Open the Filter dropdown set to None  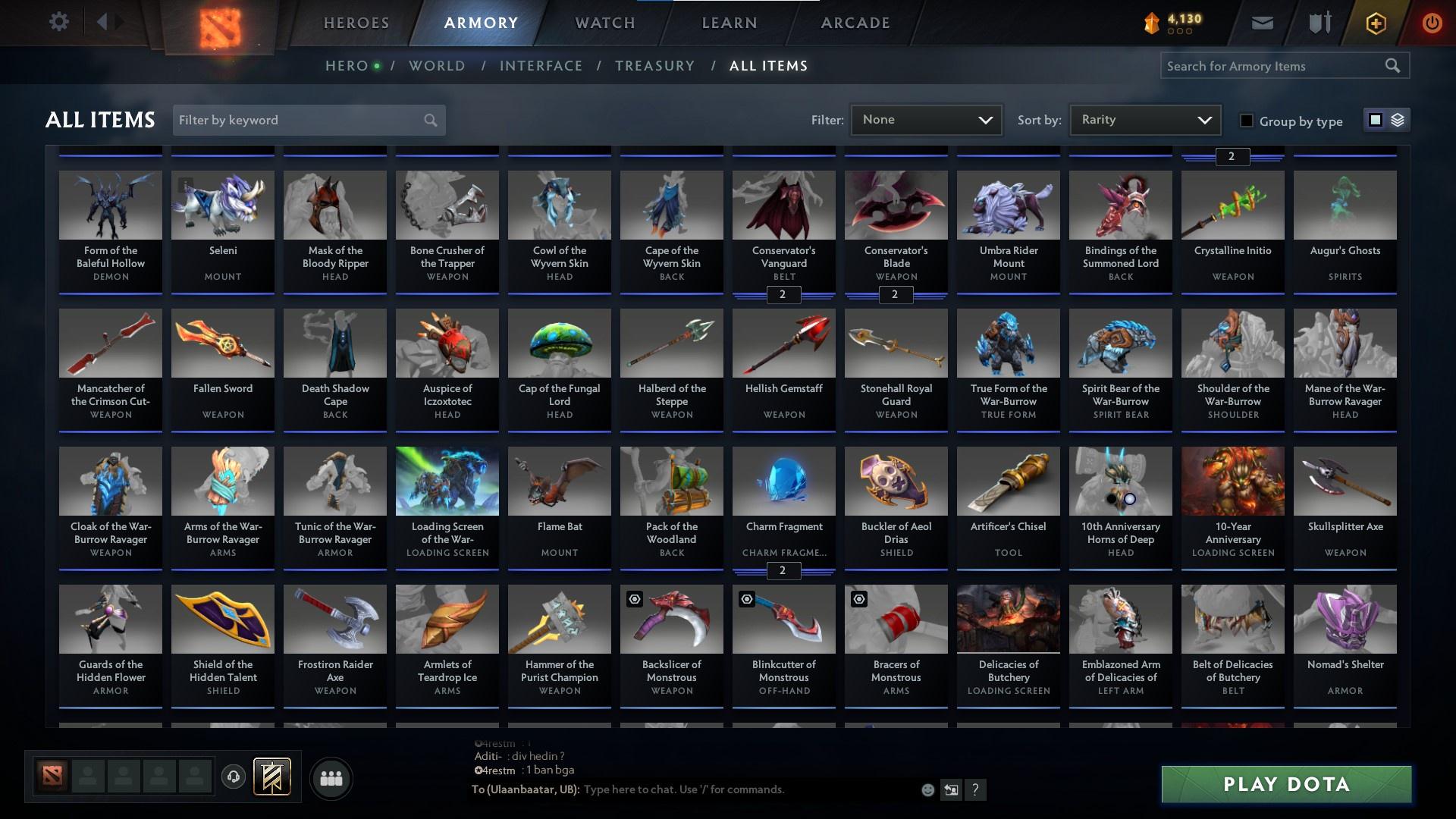[x=926, y=119]
